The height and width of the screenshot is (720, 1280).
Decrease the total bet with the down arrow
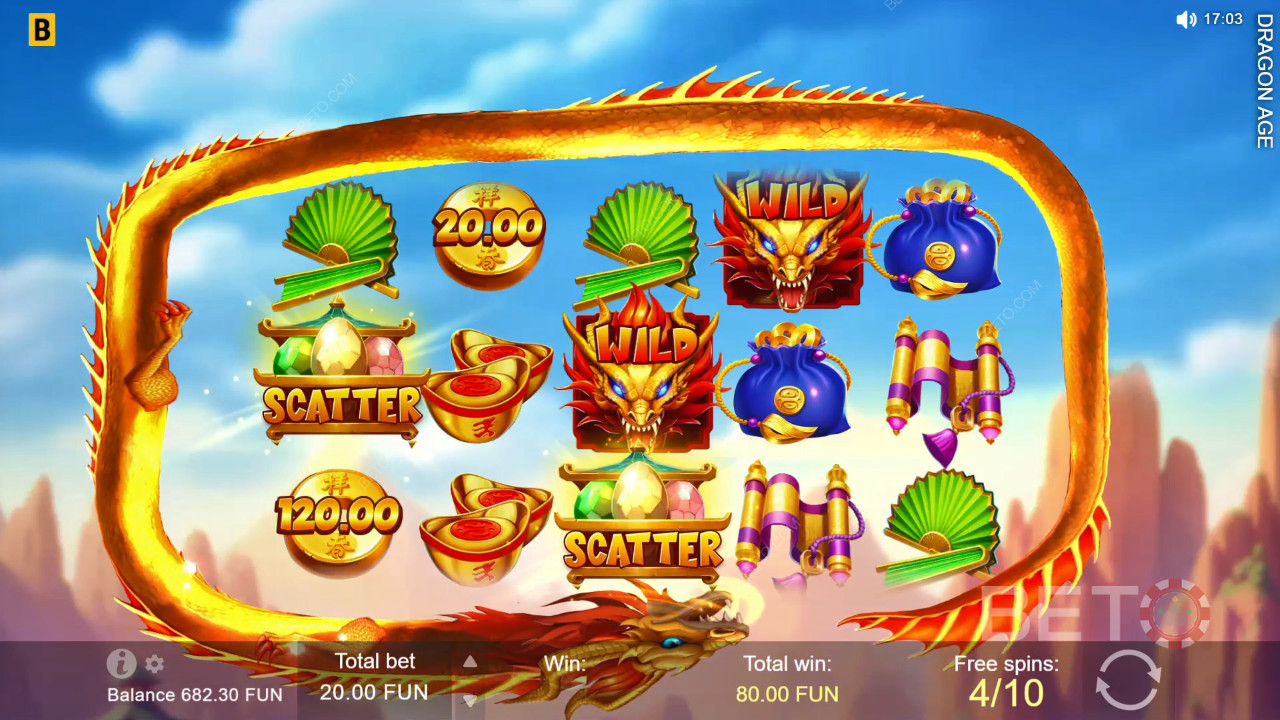coord(467,698)
